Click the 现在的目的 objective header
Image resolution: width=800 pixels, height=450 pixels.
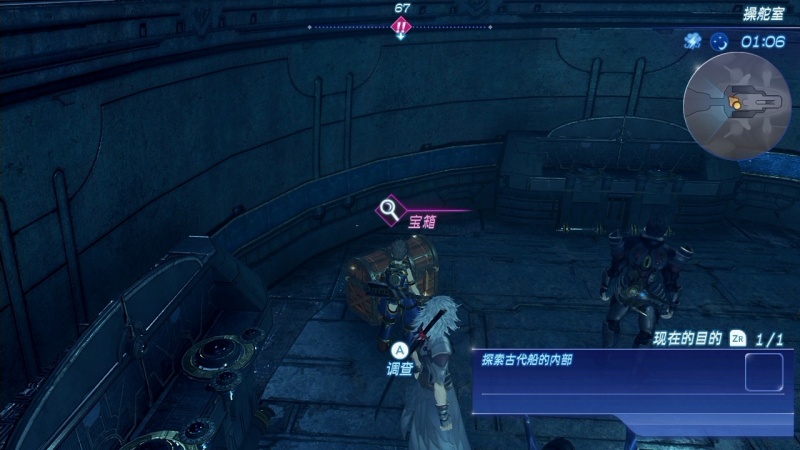(x=687, y=339)
